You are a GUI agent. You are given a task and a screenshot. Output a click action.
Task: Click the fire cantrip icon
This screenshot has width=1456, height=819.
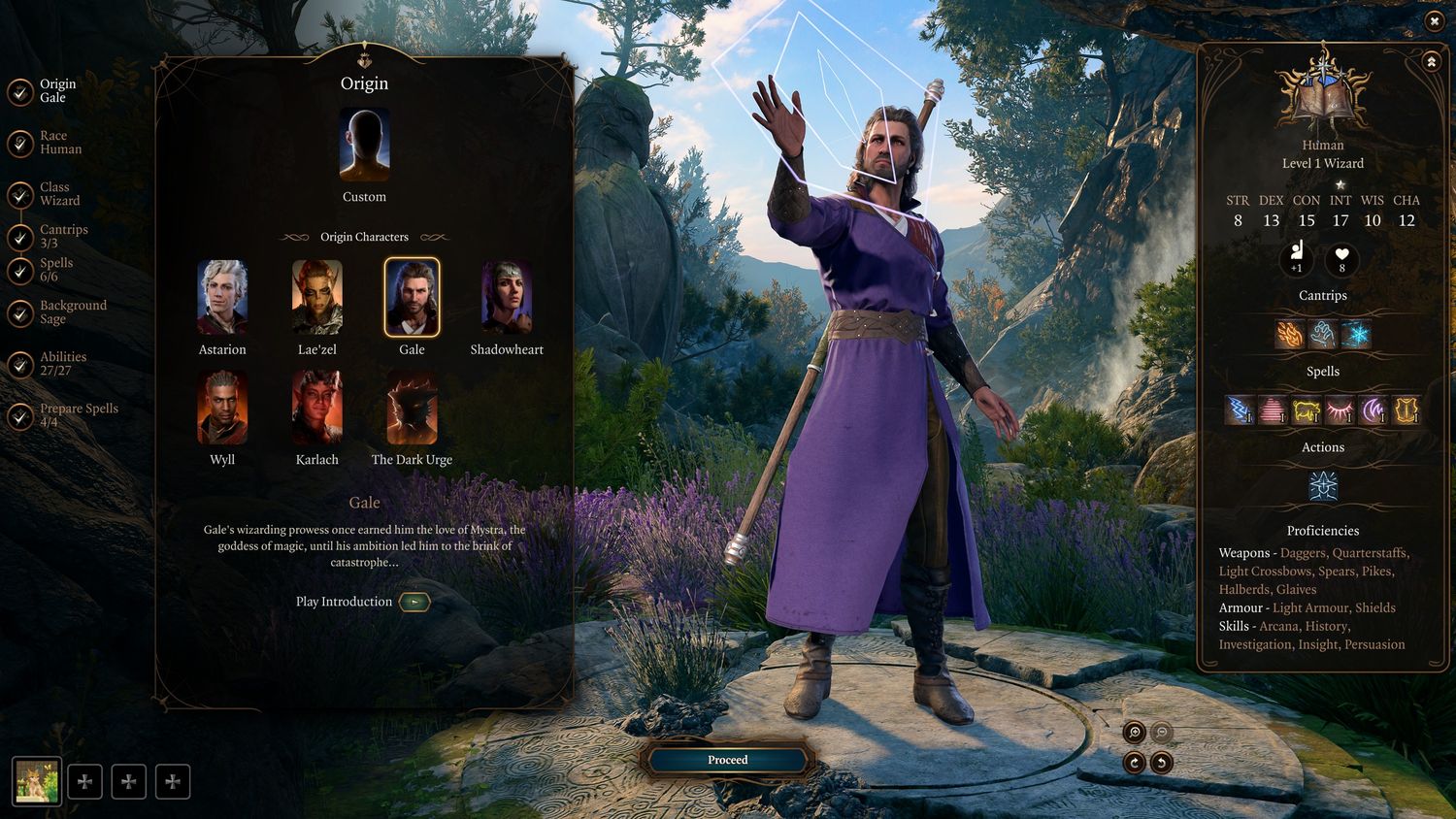click(x=1290, y=335)
